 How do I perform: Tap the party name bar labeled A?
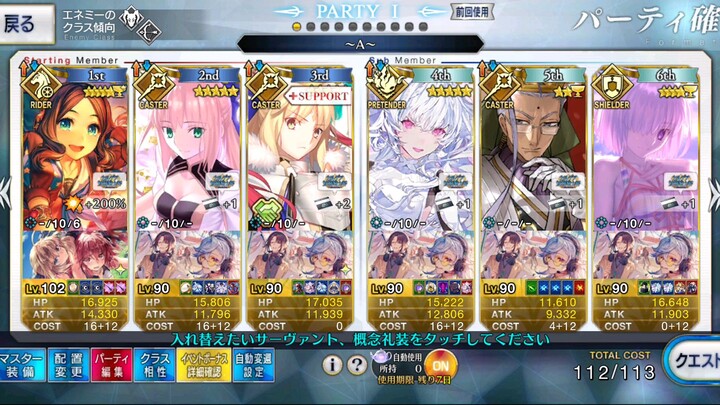(359, 44)
